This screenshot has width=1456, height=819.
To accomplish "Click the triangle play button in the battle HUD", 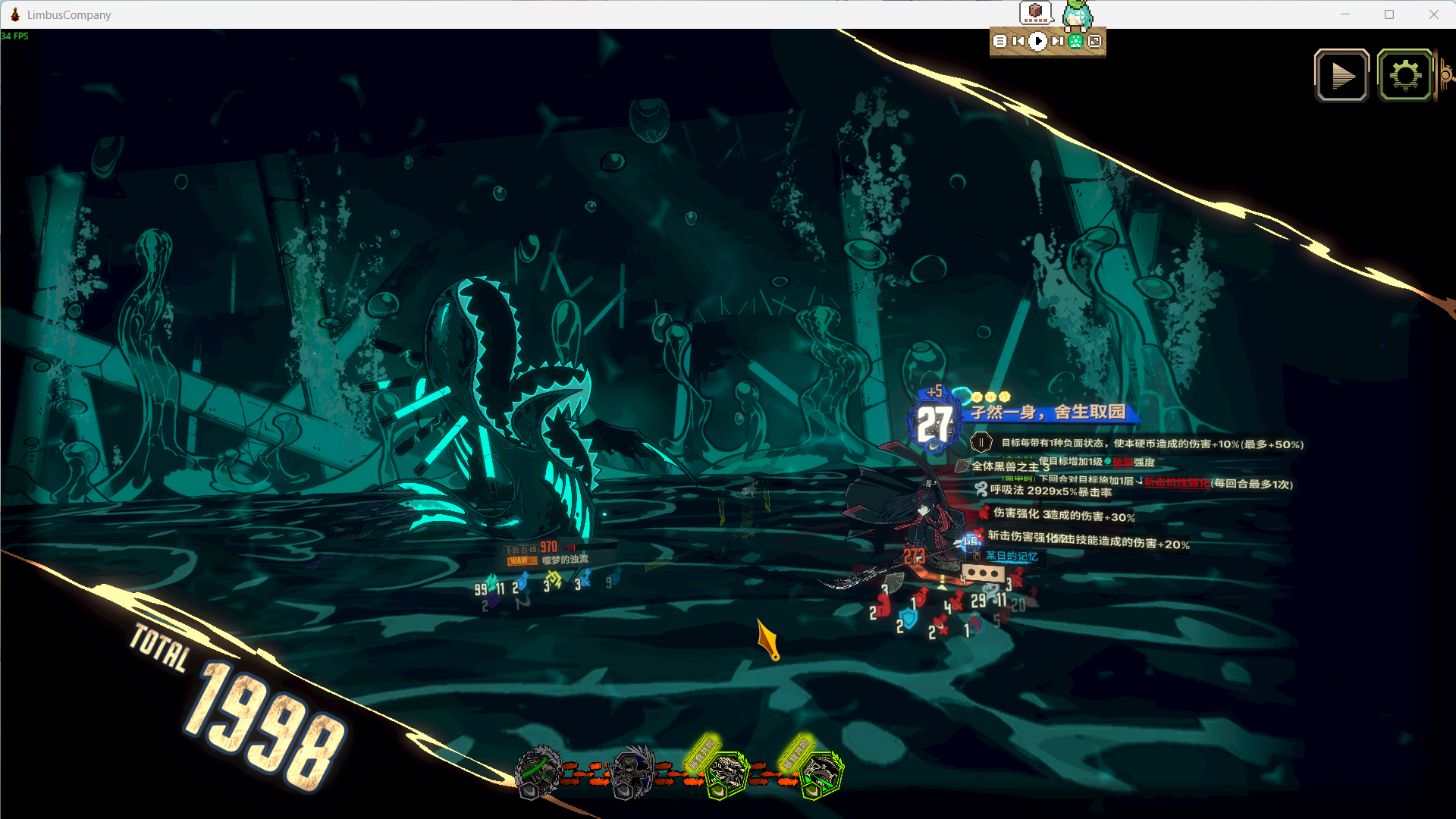I will click(1341, 76).
